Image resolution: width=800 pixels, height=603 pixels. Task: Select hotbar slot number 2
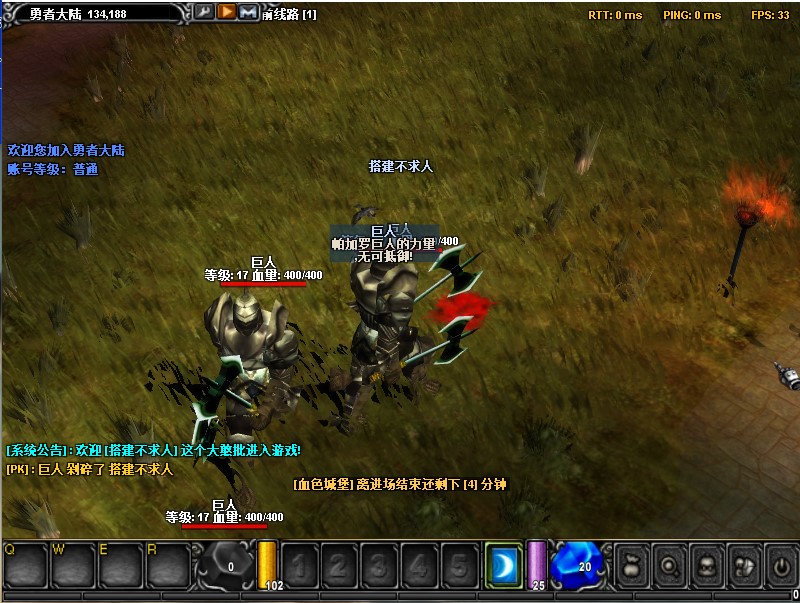[x=340, y=566]
